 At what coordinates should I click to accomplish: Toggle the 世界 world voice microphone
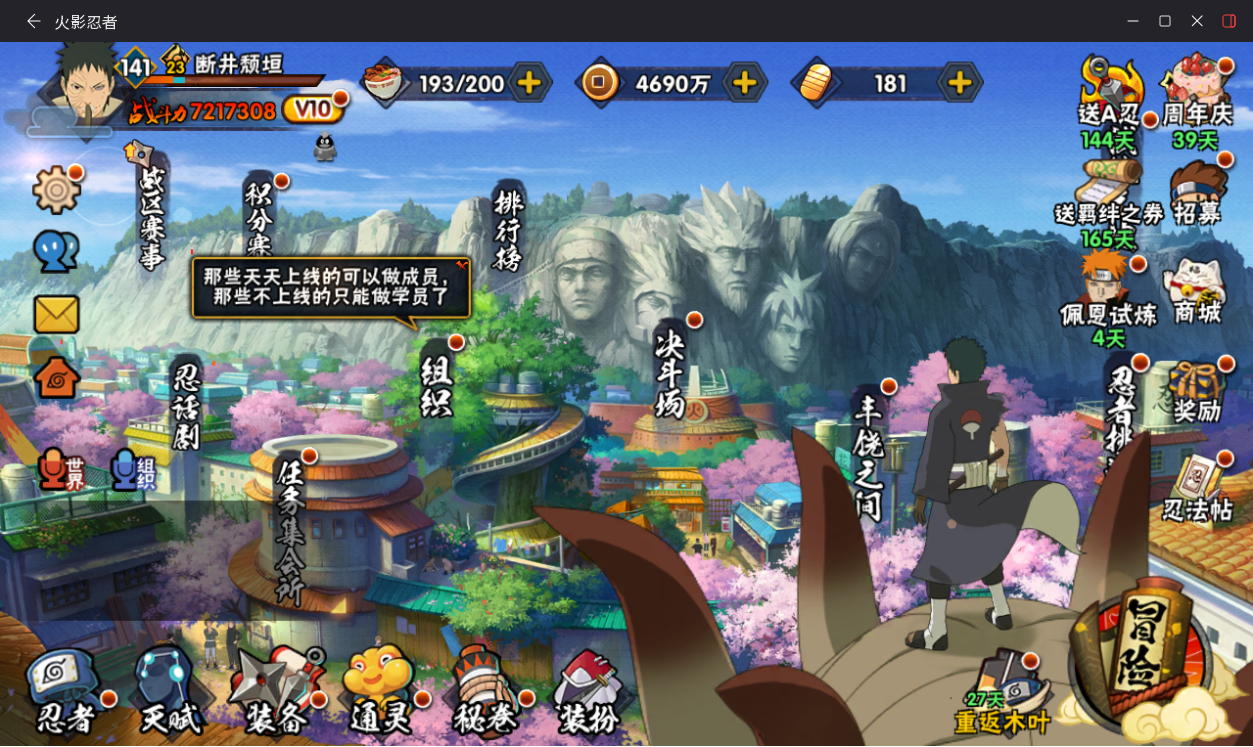pos(60,470)
